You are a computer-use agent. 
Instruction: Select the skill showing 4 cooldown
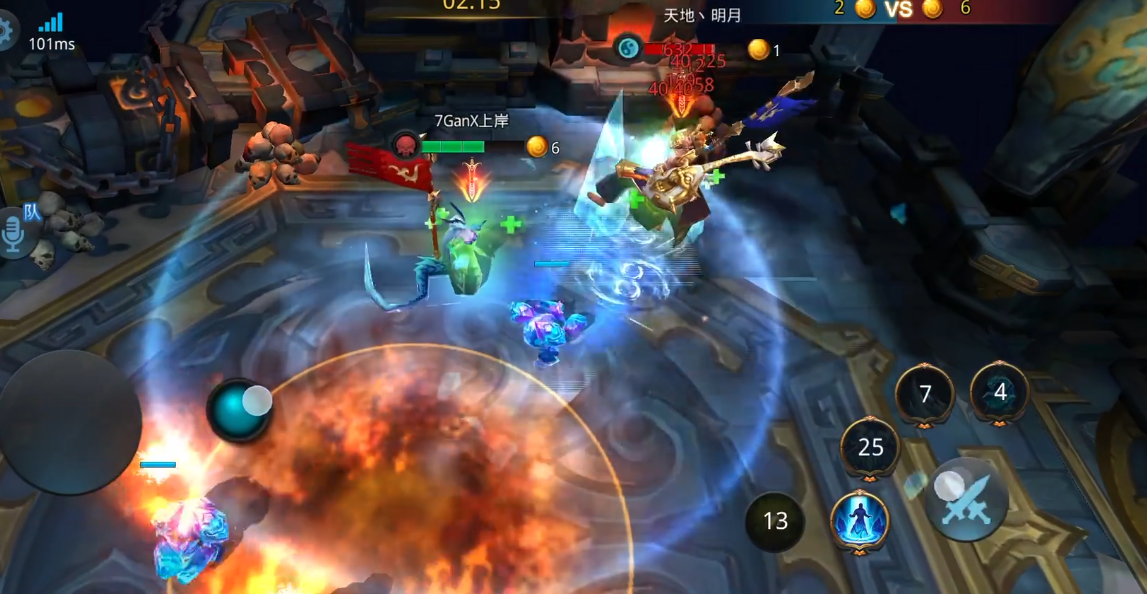click(1000, 392)
